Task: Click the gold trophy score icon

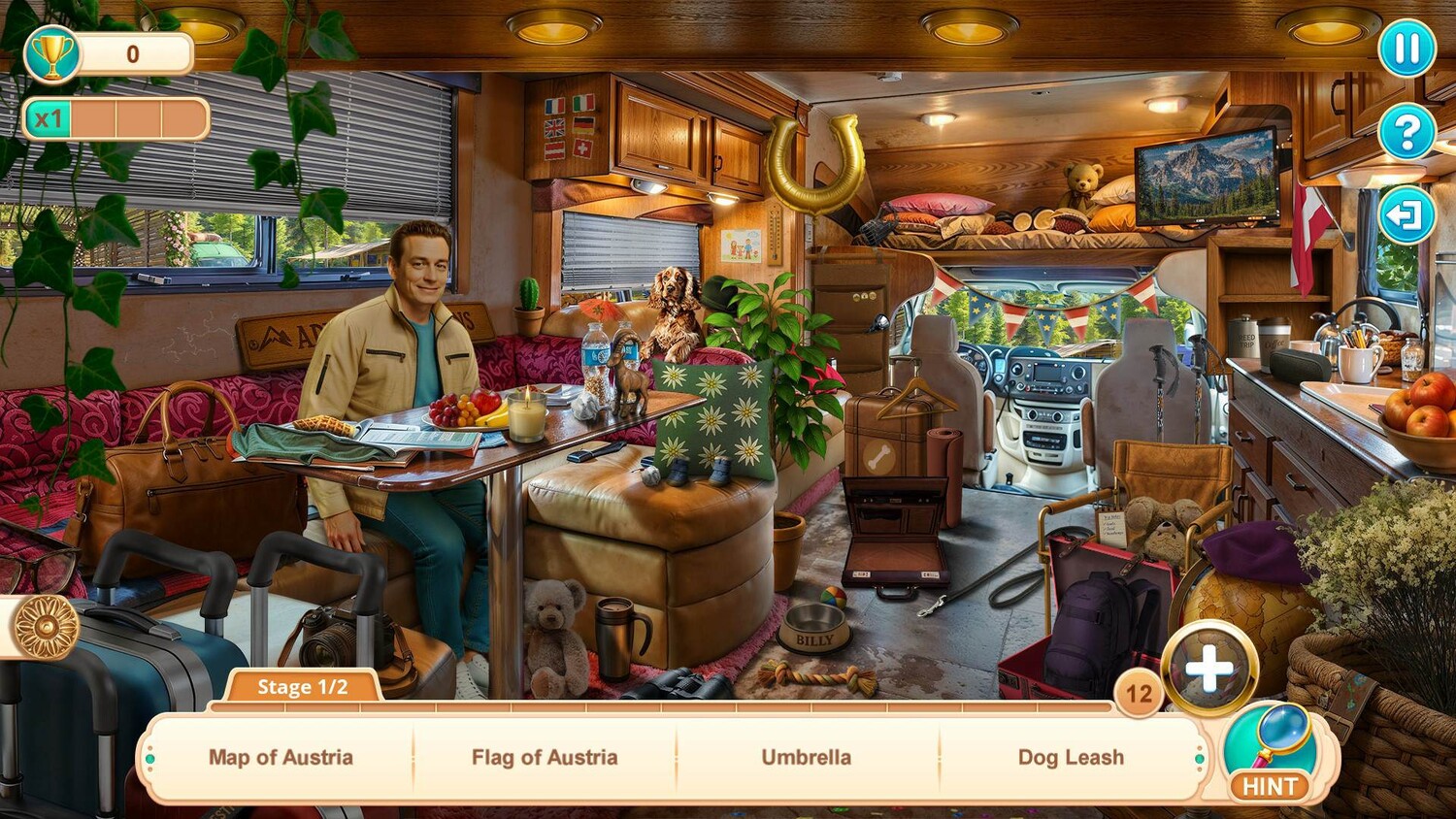Action: coord(52,54)
